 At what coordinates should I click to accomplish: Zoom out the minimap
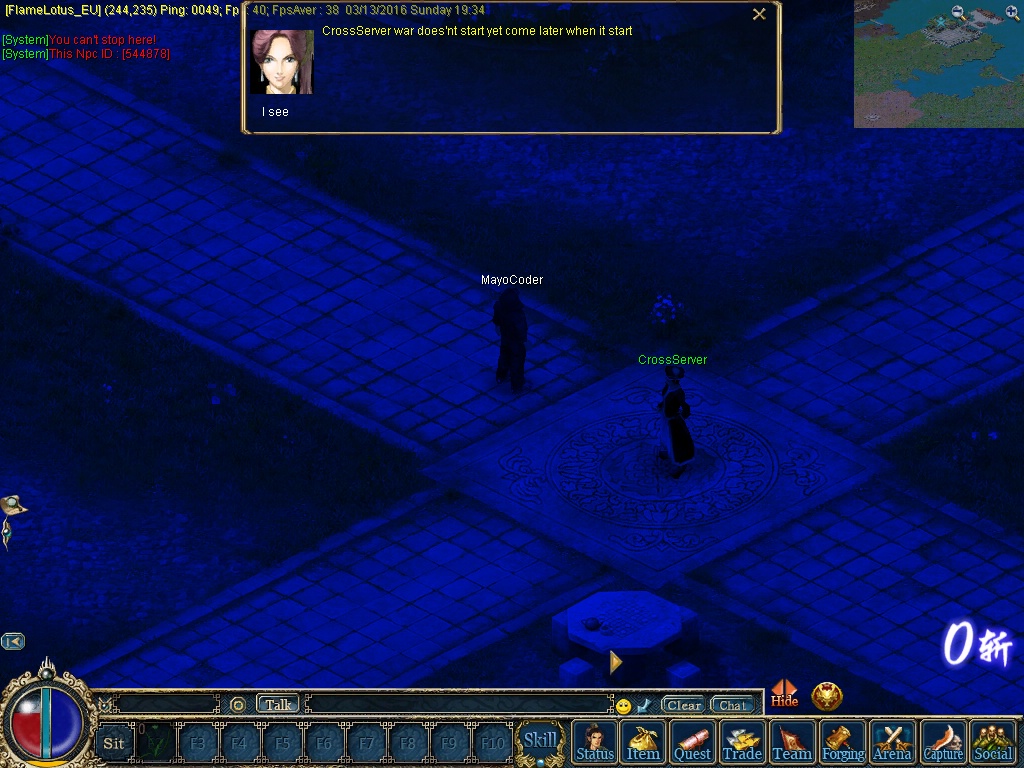959,13
